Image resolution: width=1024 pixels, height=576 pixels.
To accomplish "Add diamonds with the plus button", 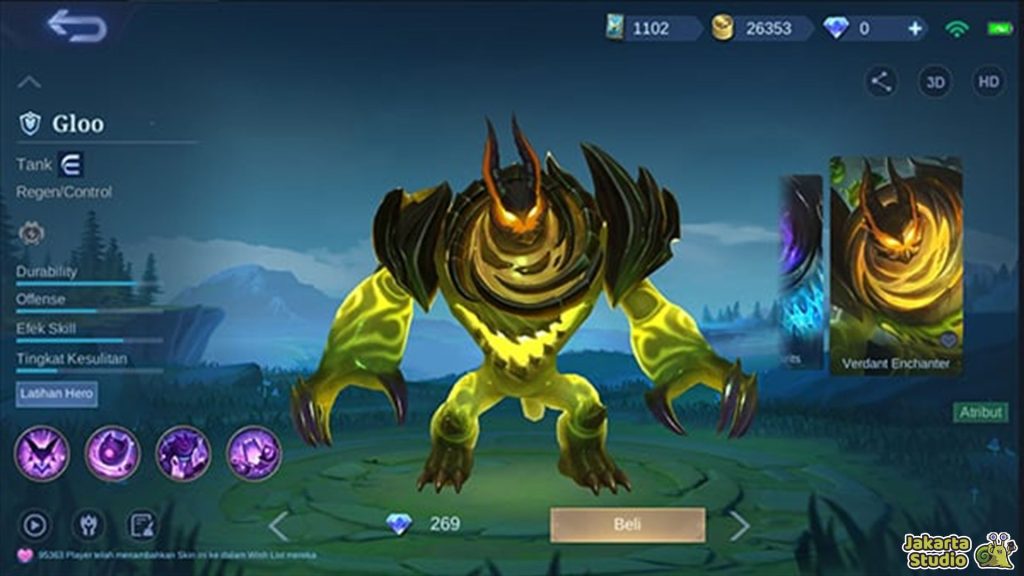I will point(915,29).
